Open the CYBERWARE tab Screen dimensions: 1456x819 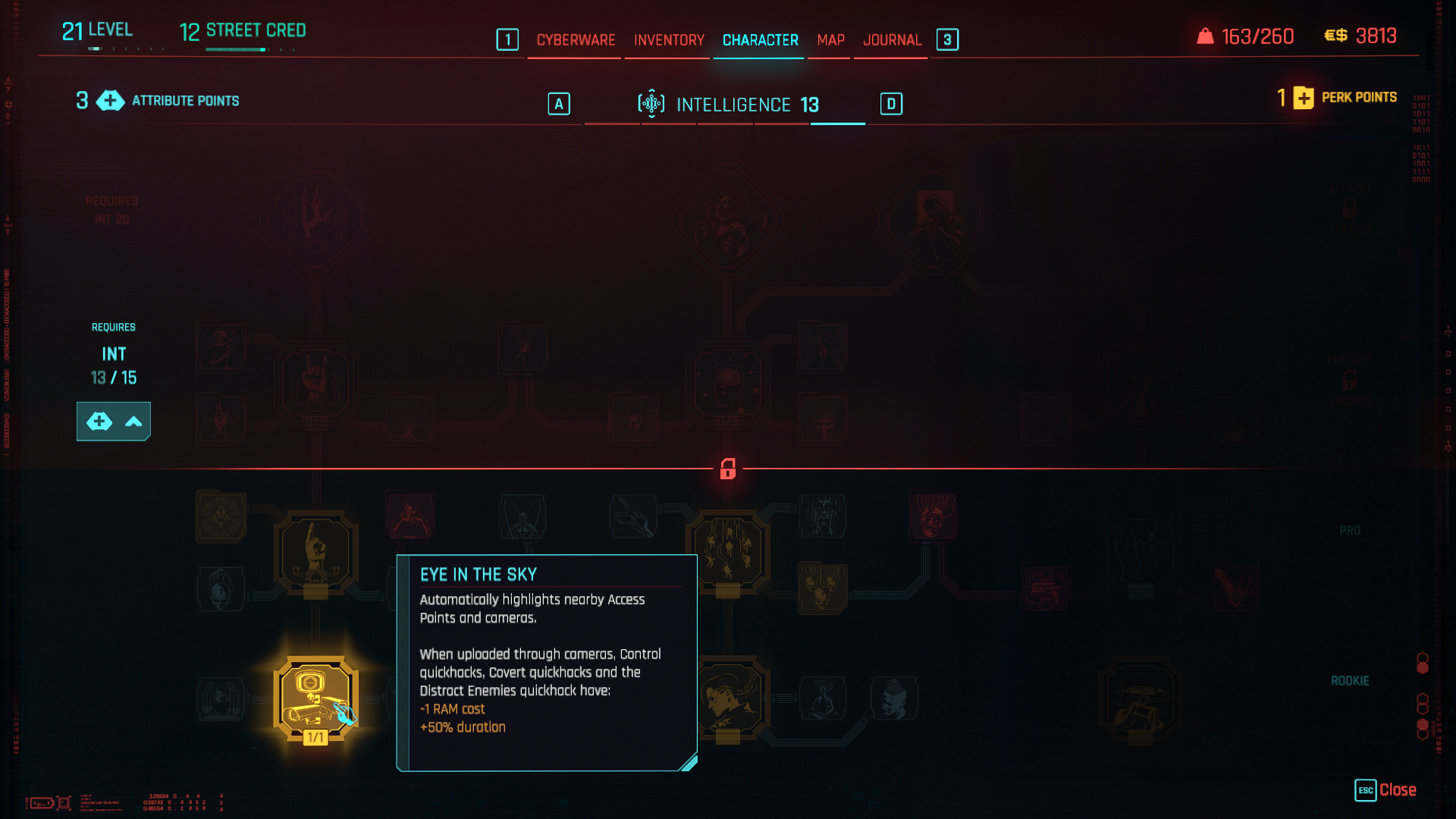tap(576, 40)
